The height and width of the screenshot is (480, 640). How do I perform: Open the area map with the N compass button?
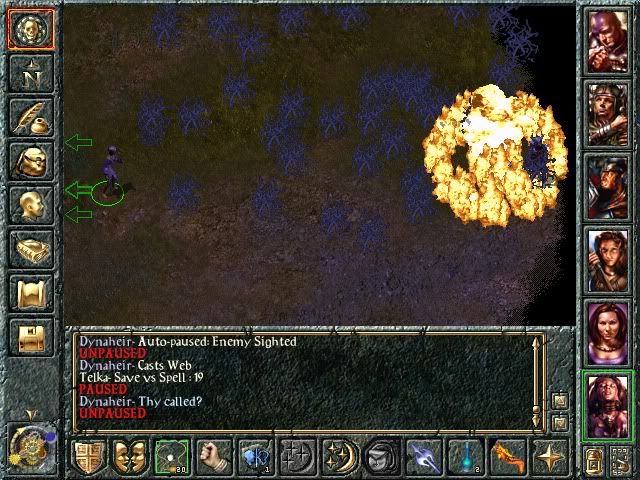31,72
